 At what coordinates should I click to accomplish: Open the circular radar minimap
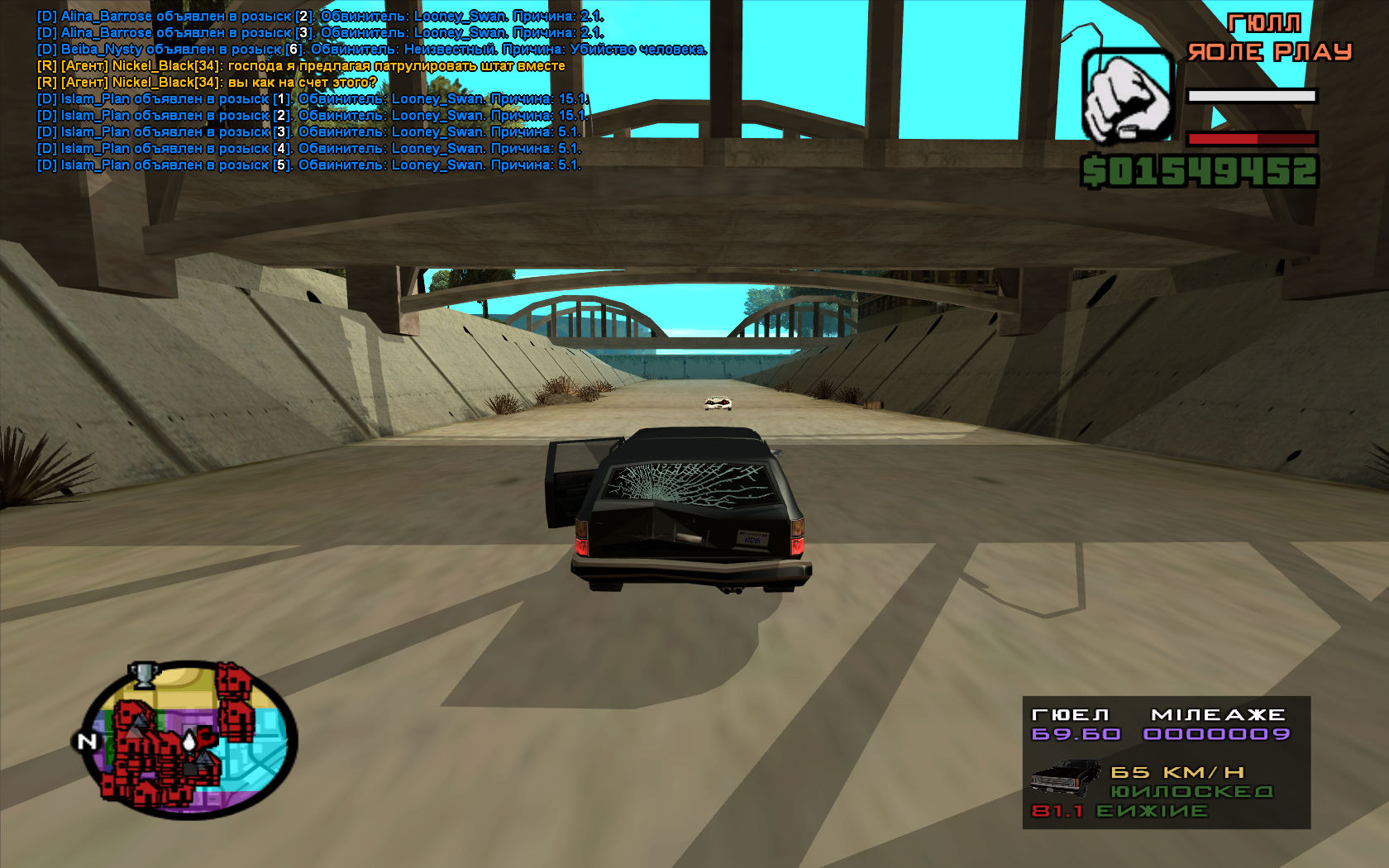(190, 740)
